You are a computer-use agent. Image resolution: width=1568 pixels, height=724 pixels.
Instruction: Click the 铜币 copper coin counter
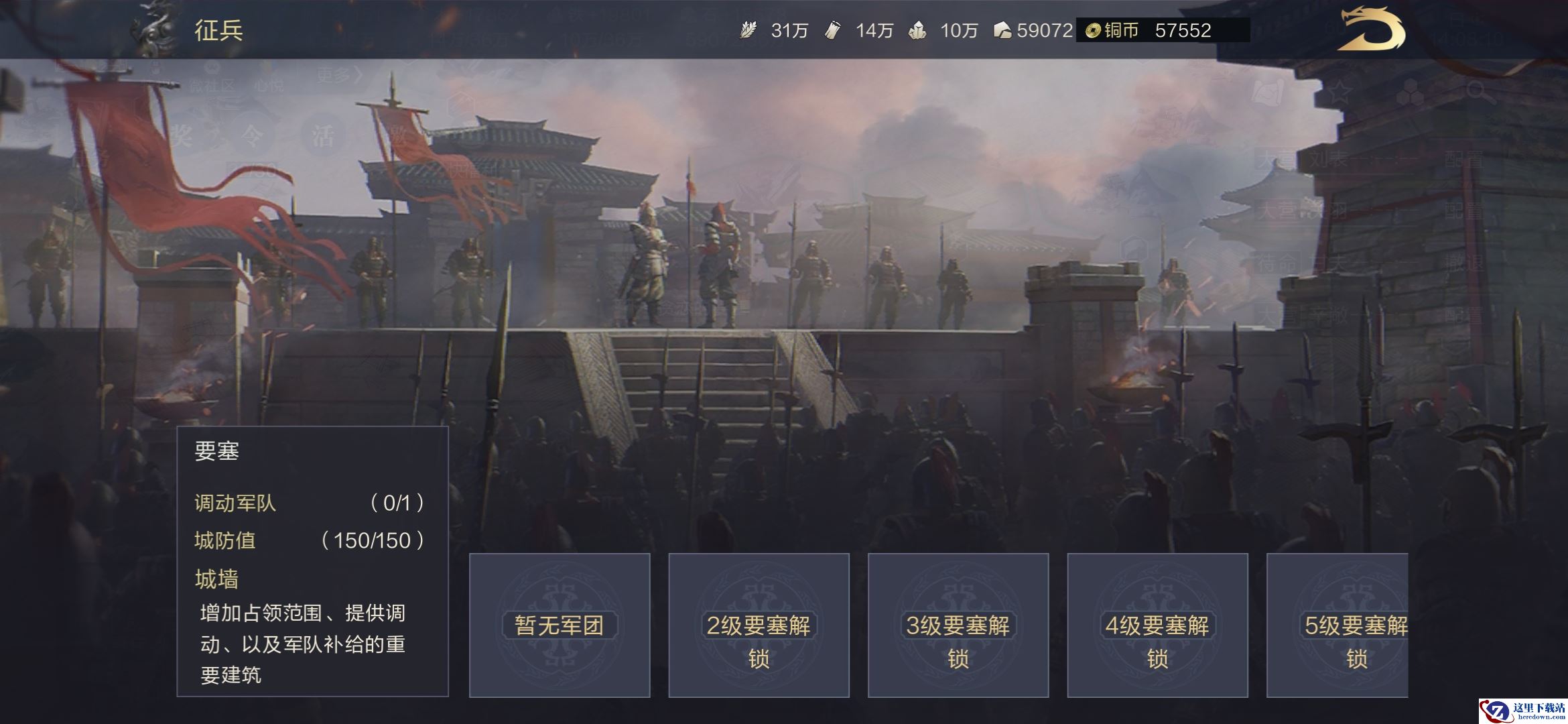coord(1162,30)
